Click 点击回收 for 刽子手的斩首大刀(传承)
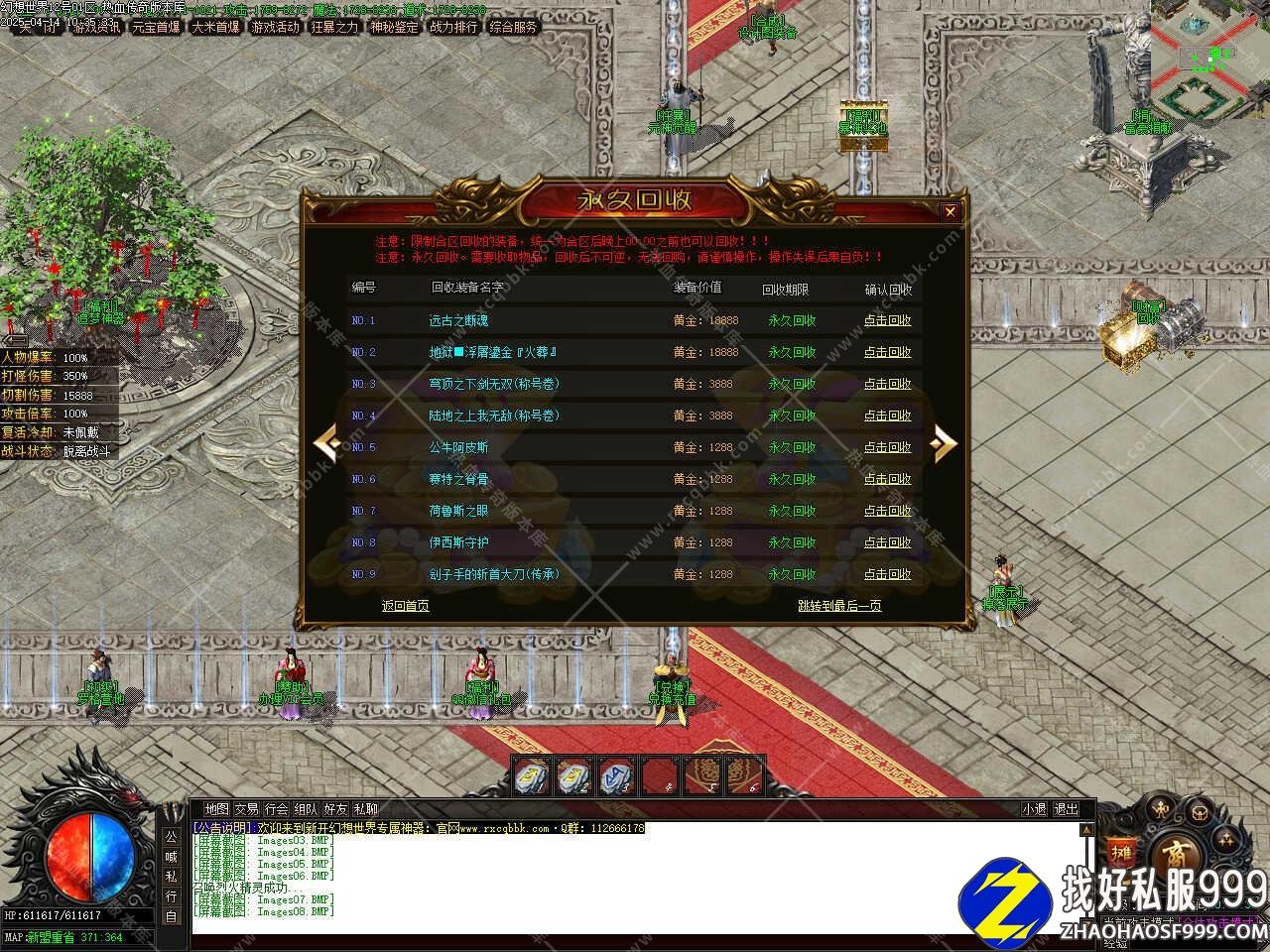The width and height of the screenshot is (1270, 952). coord(887,574)
